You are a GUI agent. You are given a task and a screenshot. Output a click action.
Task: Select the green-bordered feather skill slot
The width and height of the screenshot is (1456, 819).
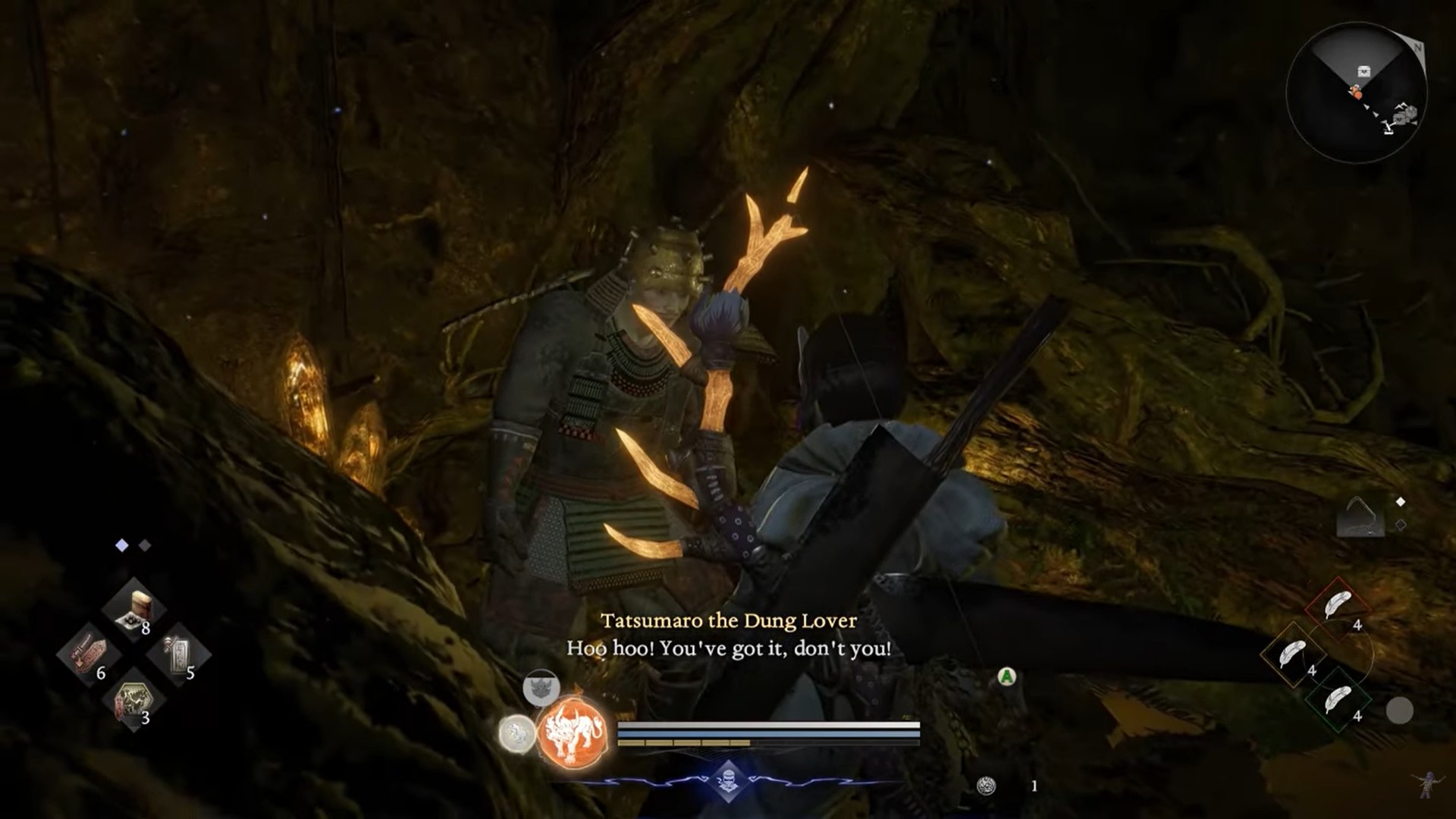(1338, 699)
